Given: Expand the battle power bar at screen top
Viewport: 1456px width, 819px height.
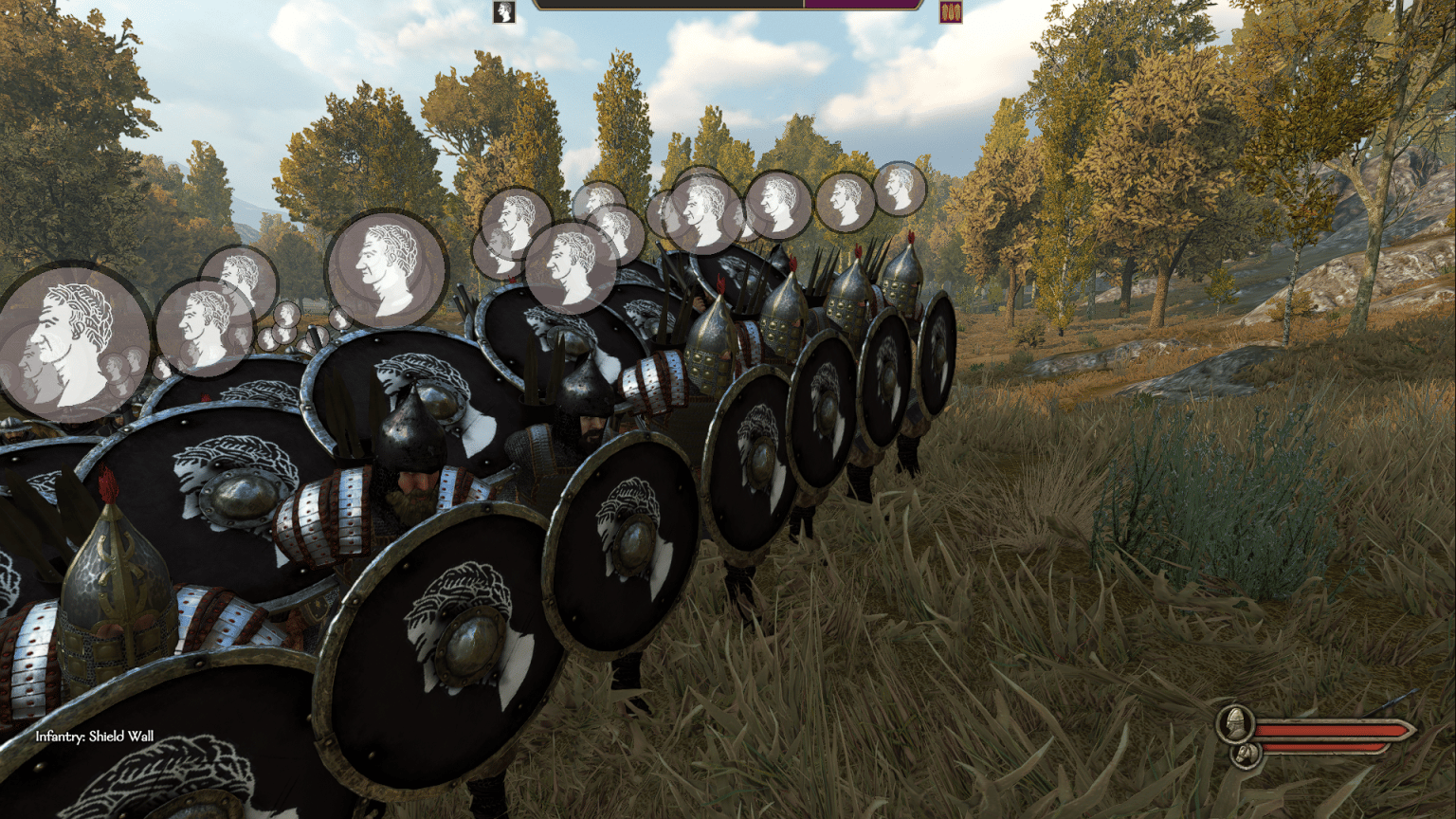Looking at the screenshot, I should pos(730,8).
